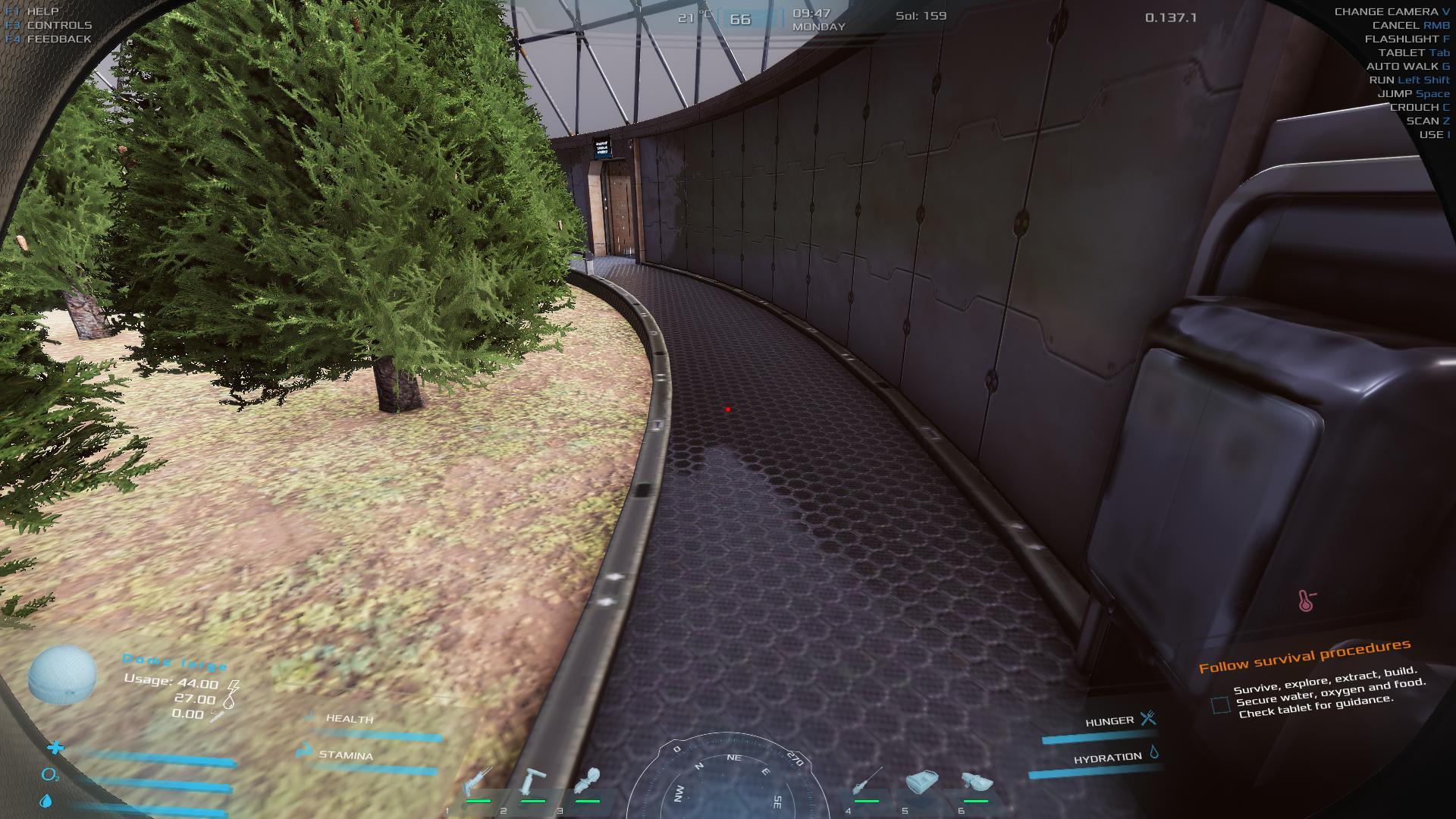Select hotbar slot 2 L-shaped tool

coord(534,783)
